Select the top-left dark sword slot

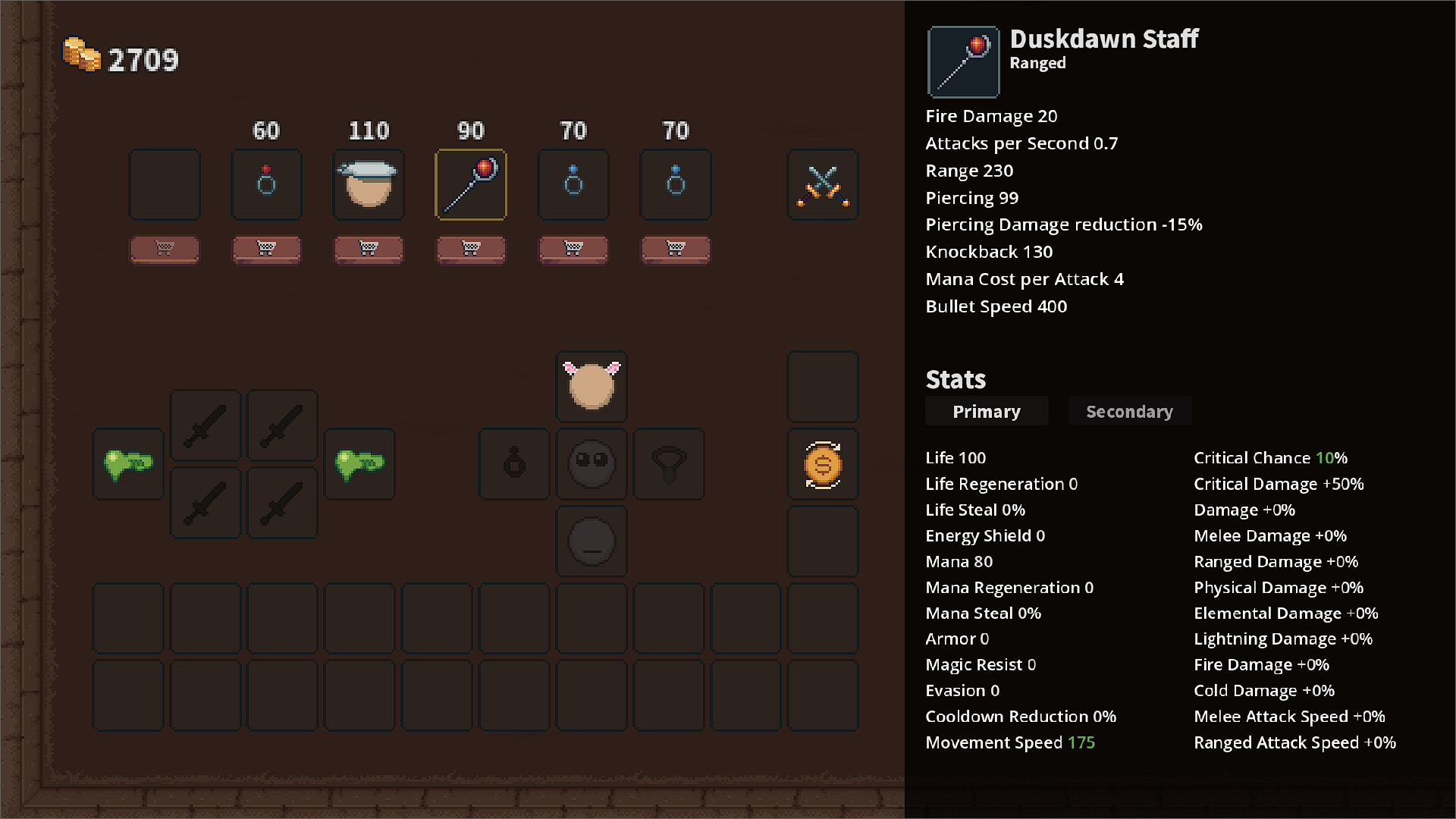pos(206,425)
